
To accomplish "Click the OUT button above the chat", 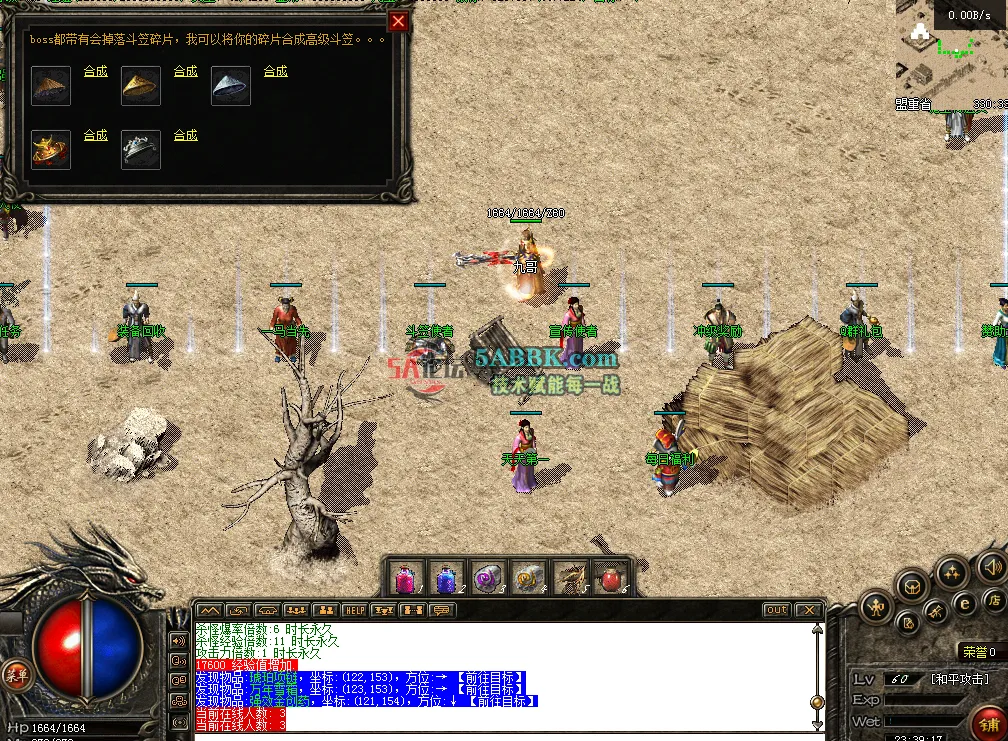I will 776,610.
